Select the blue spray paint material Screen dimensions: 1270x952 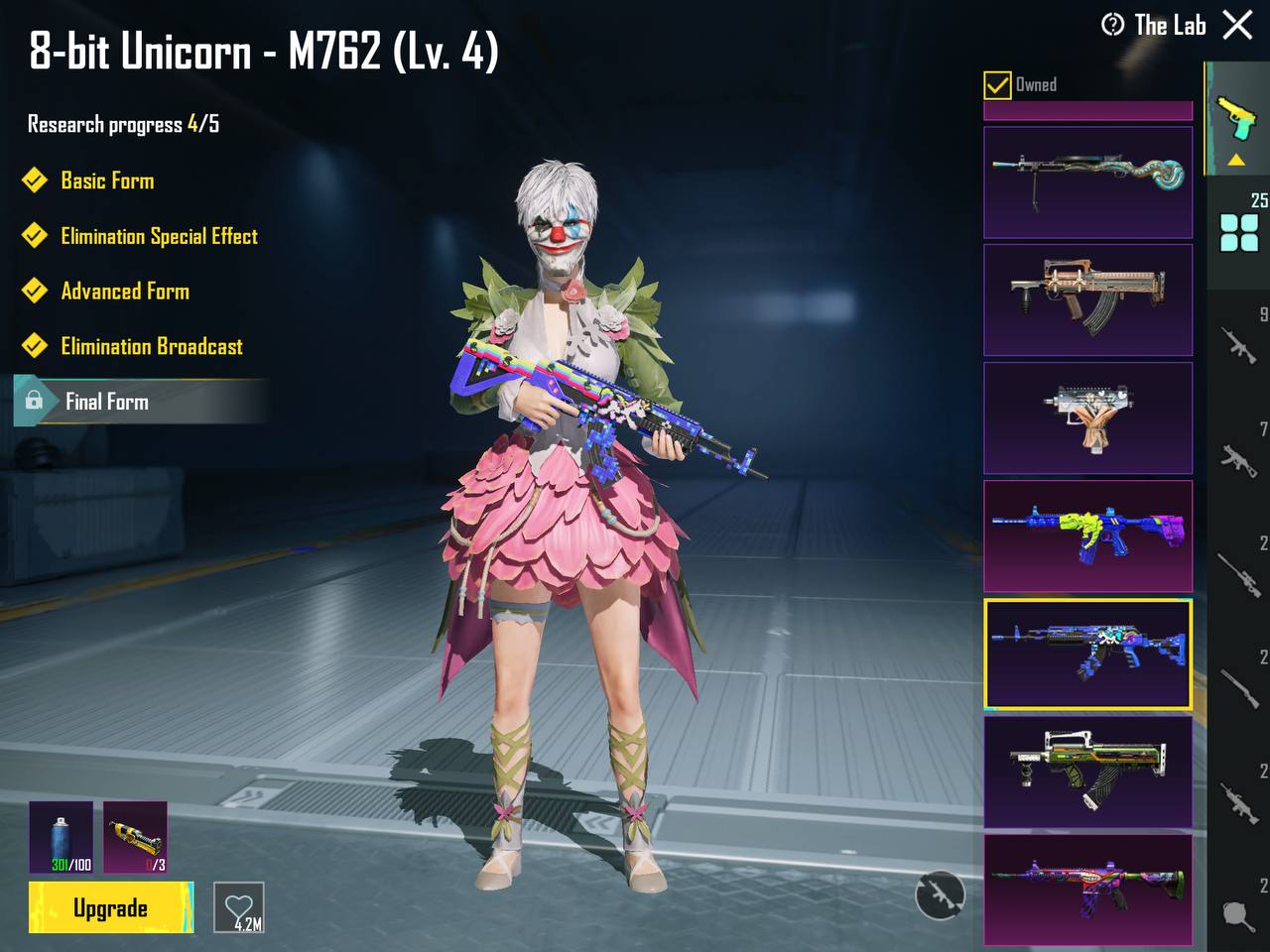pos(62,838)
